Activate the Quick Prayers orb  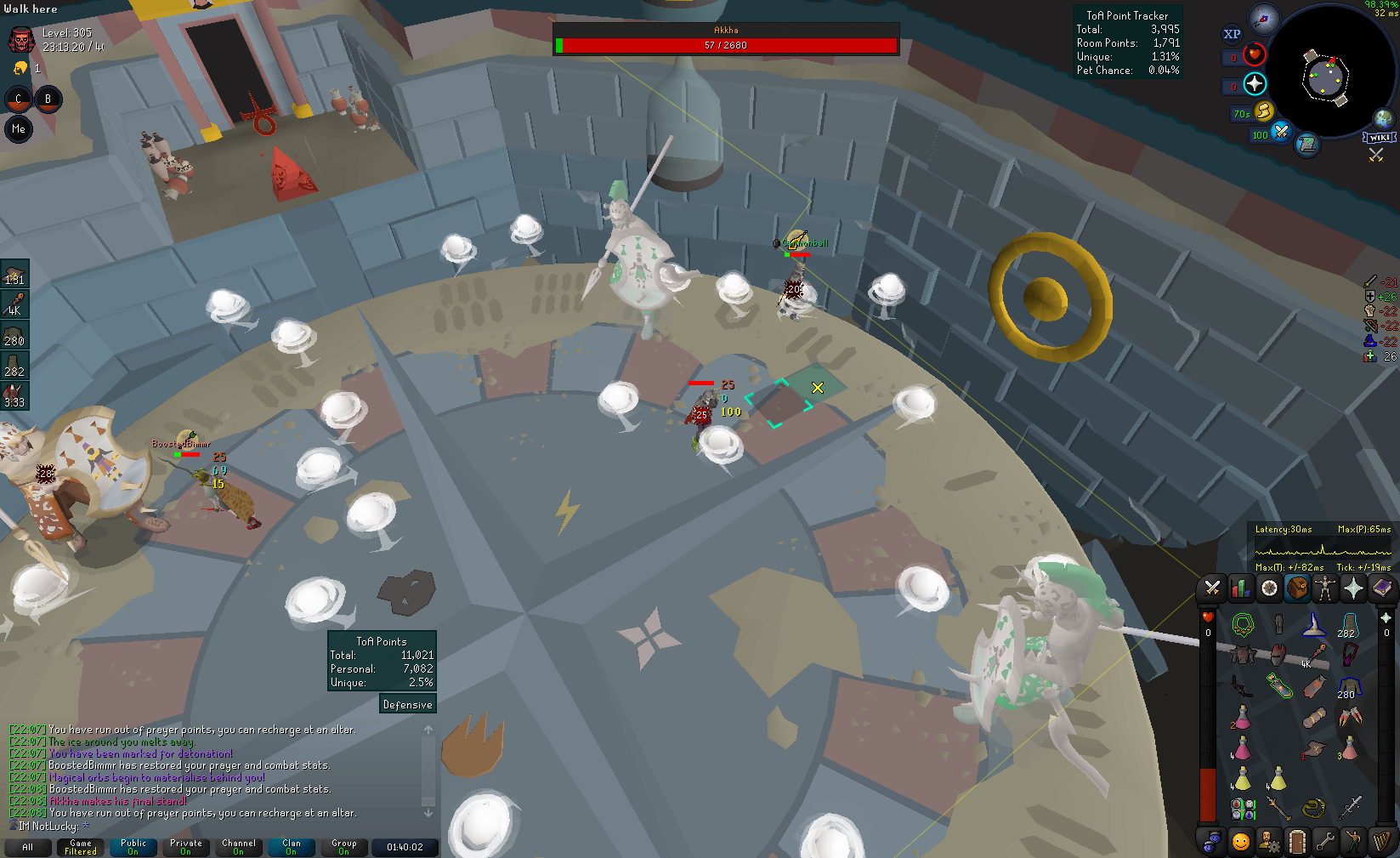[1255, 83]
